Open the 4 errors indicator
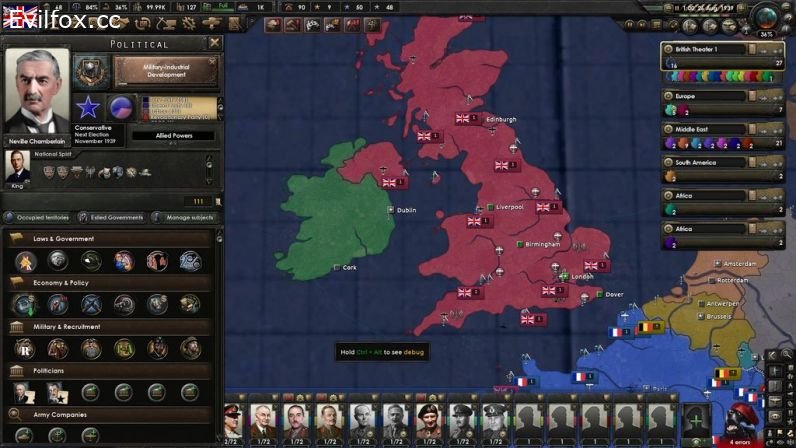This screenshot has height=448, width=796. 740,441
